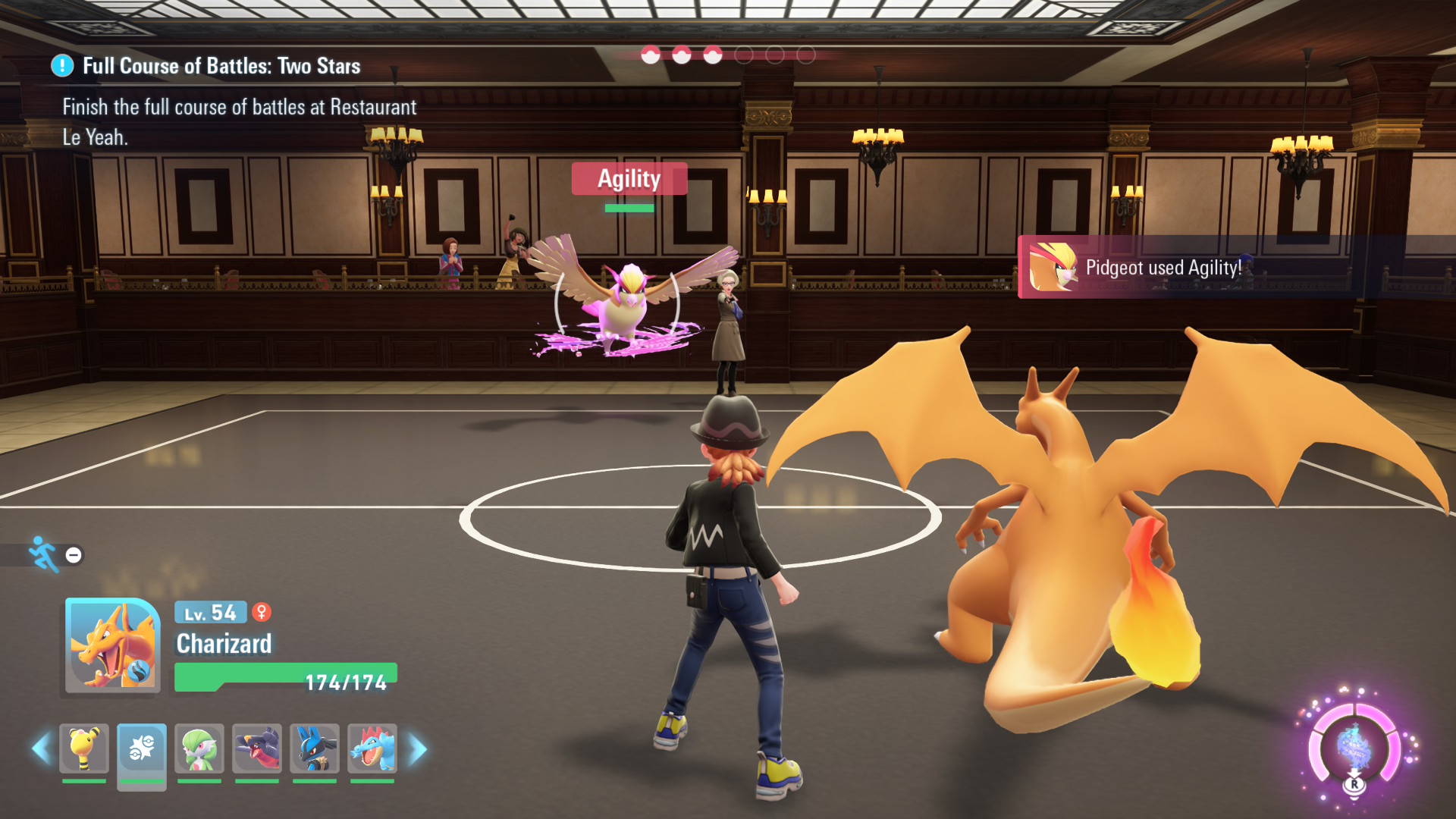Image resolution: width=1456 pixels, height=819 pixels.
Task: Expand the quest tracker header
Action: 220,66
